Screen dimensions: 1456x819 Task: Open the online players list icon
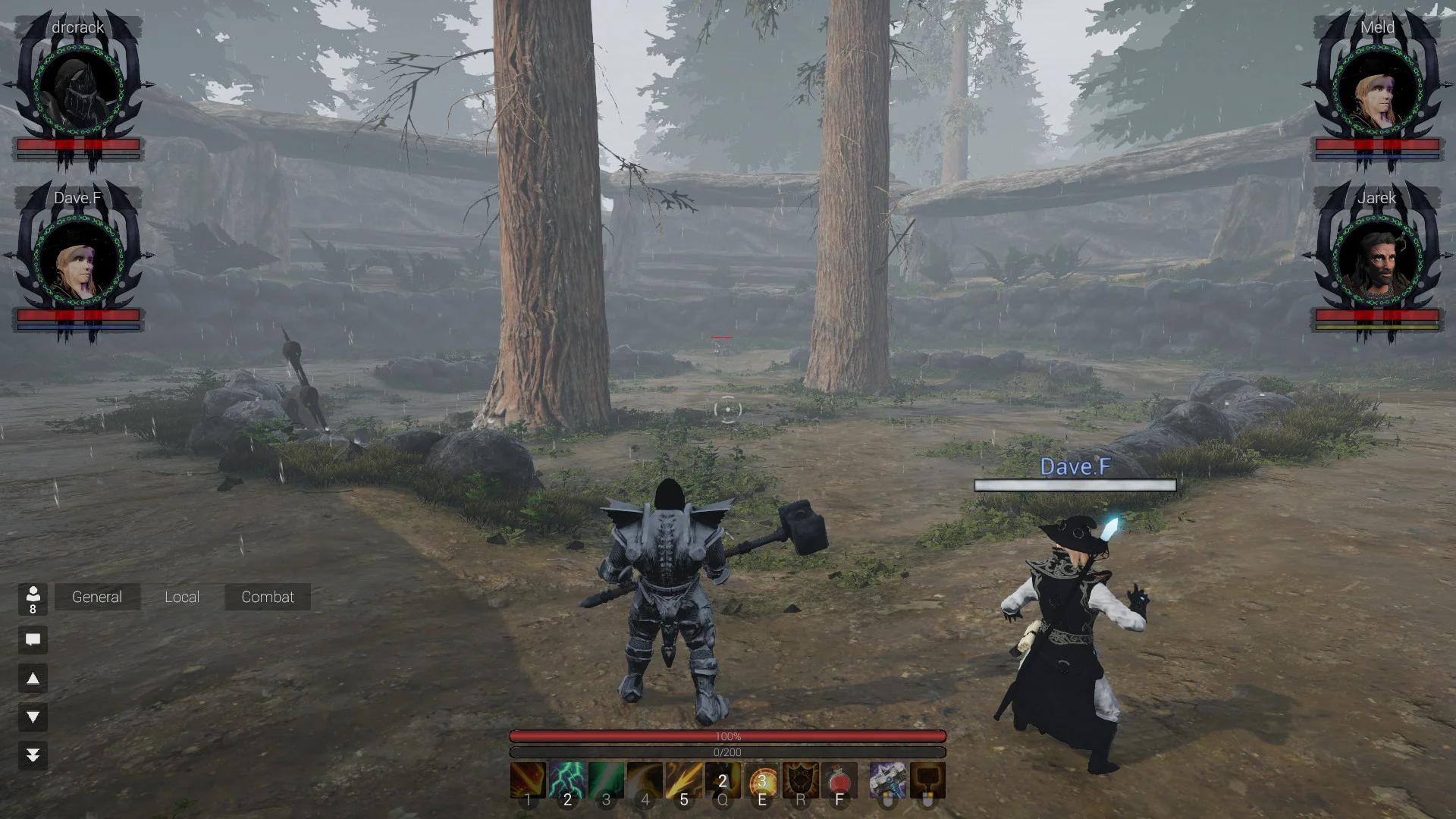(x=33, y=598)
